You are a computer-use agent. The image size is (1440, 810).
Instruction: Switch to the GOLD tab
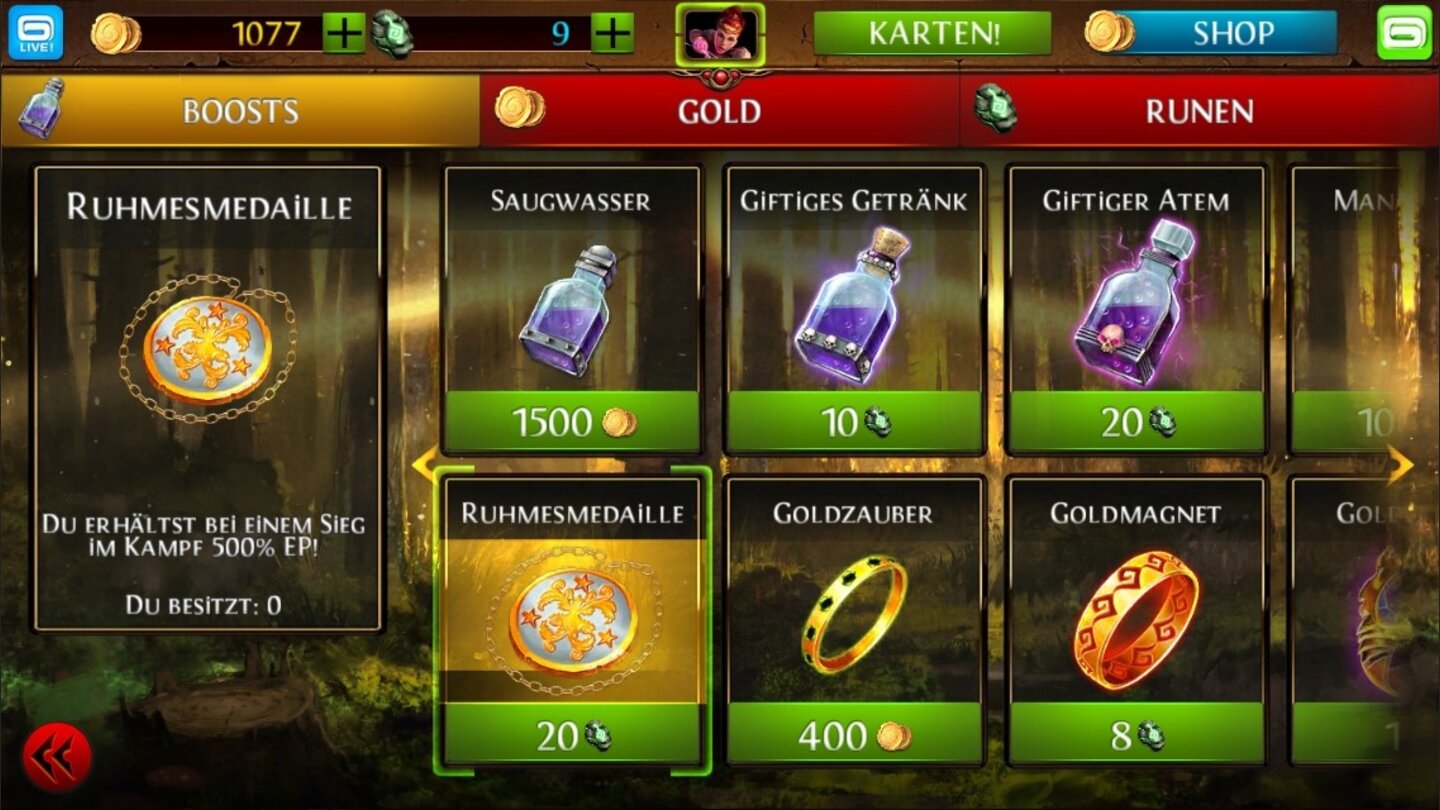(x=720, y=112)
